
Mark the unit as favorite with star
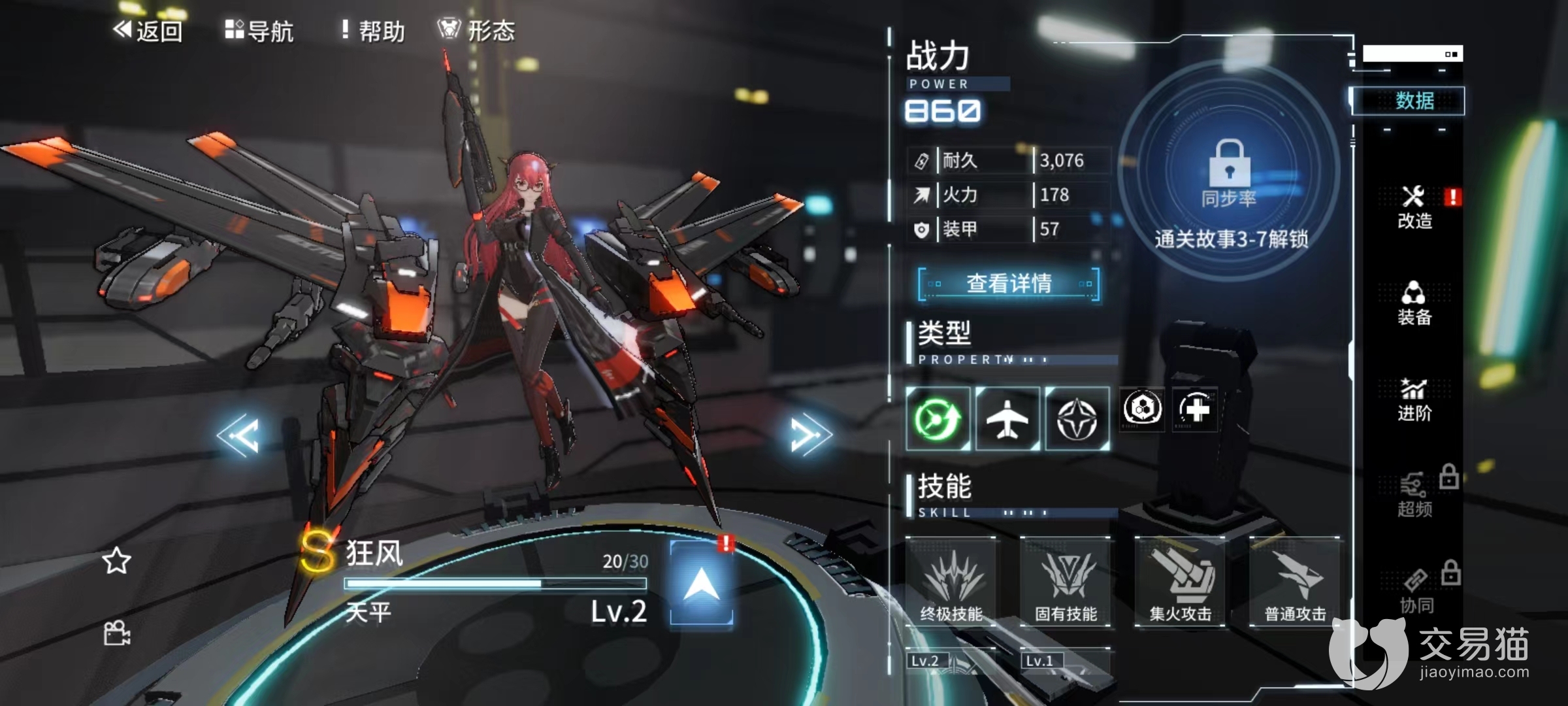click(x=116, y=561)
